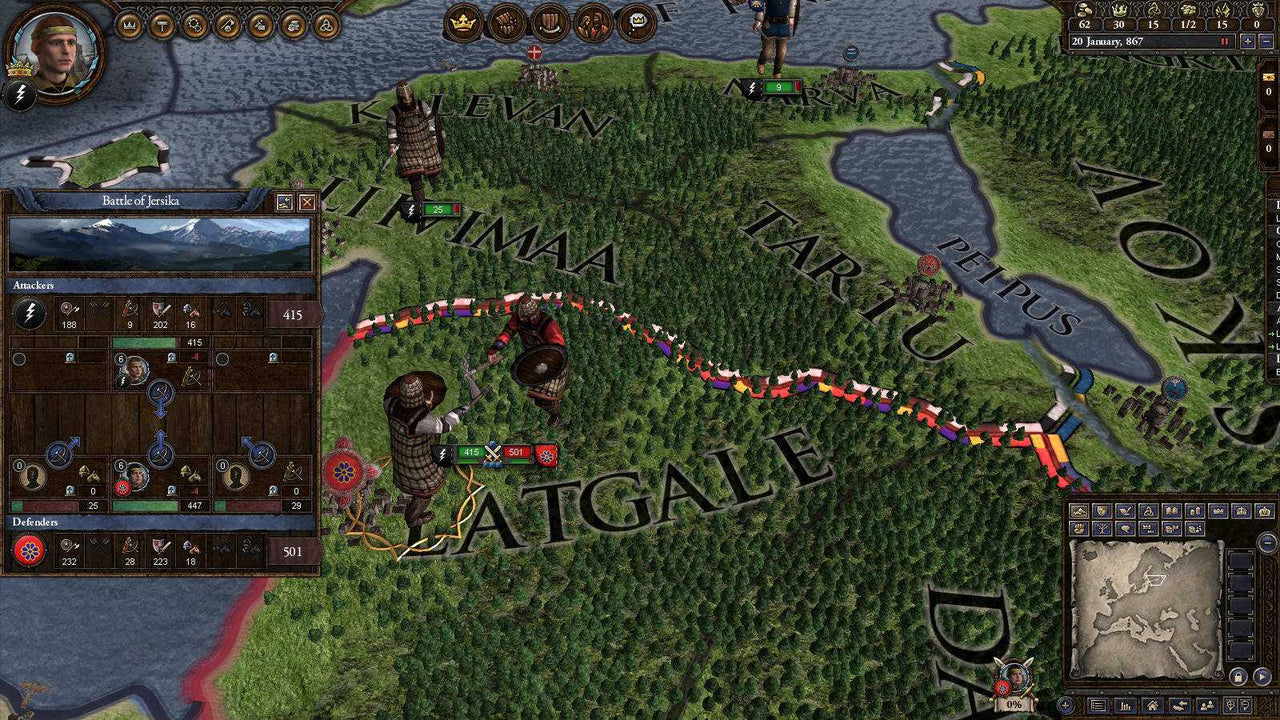1280x720 pixels.
Task: Pin the Battle of Jersika window
Action: coord(287,200)
